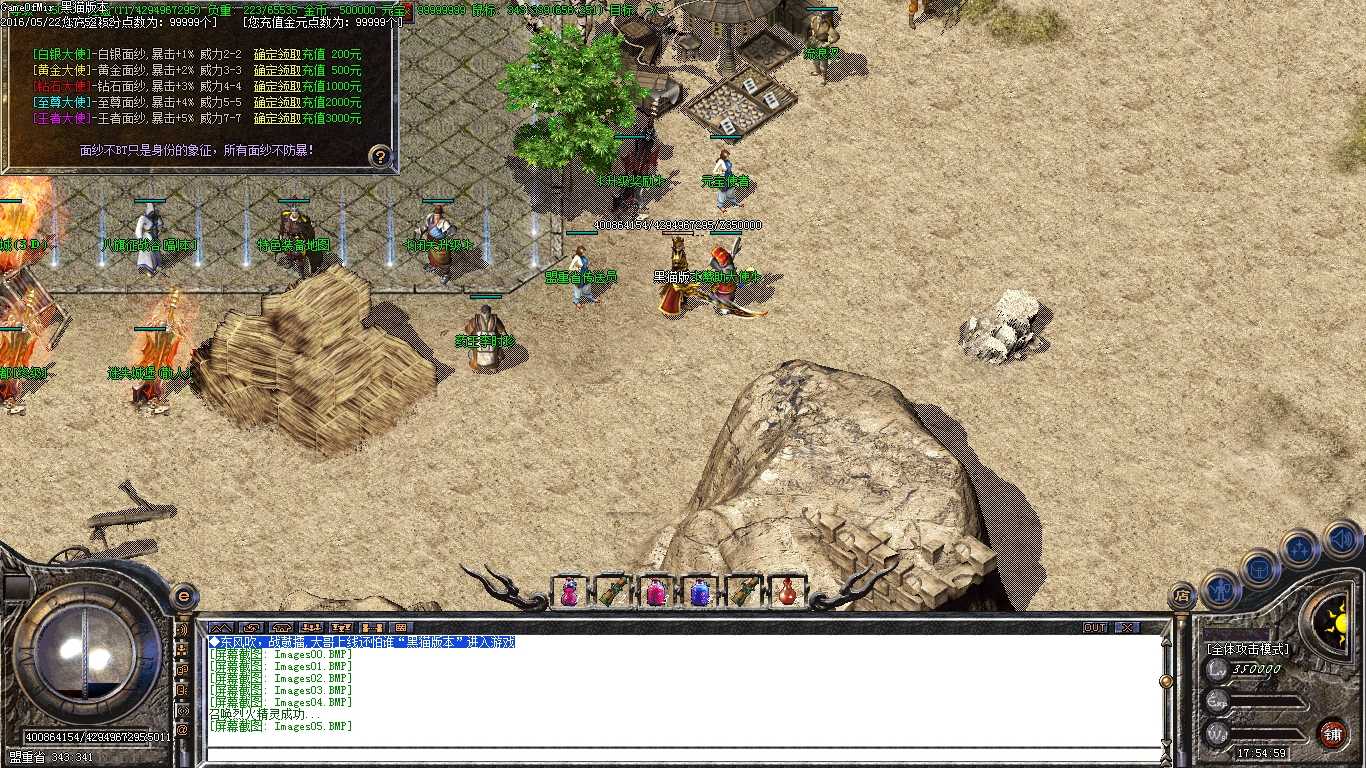Pop out the chat window using the OUT control

[1095, 627]
